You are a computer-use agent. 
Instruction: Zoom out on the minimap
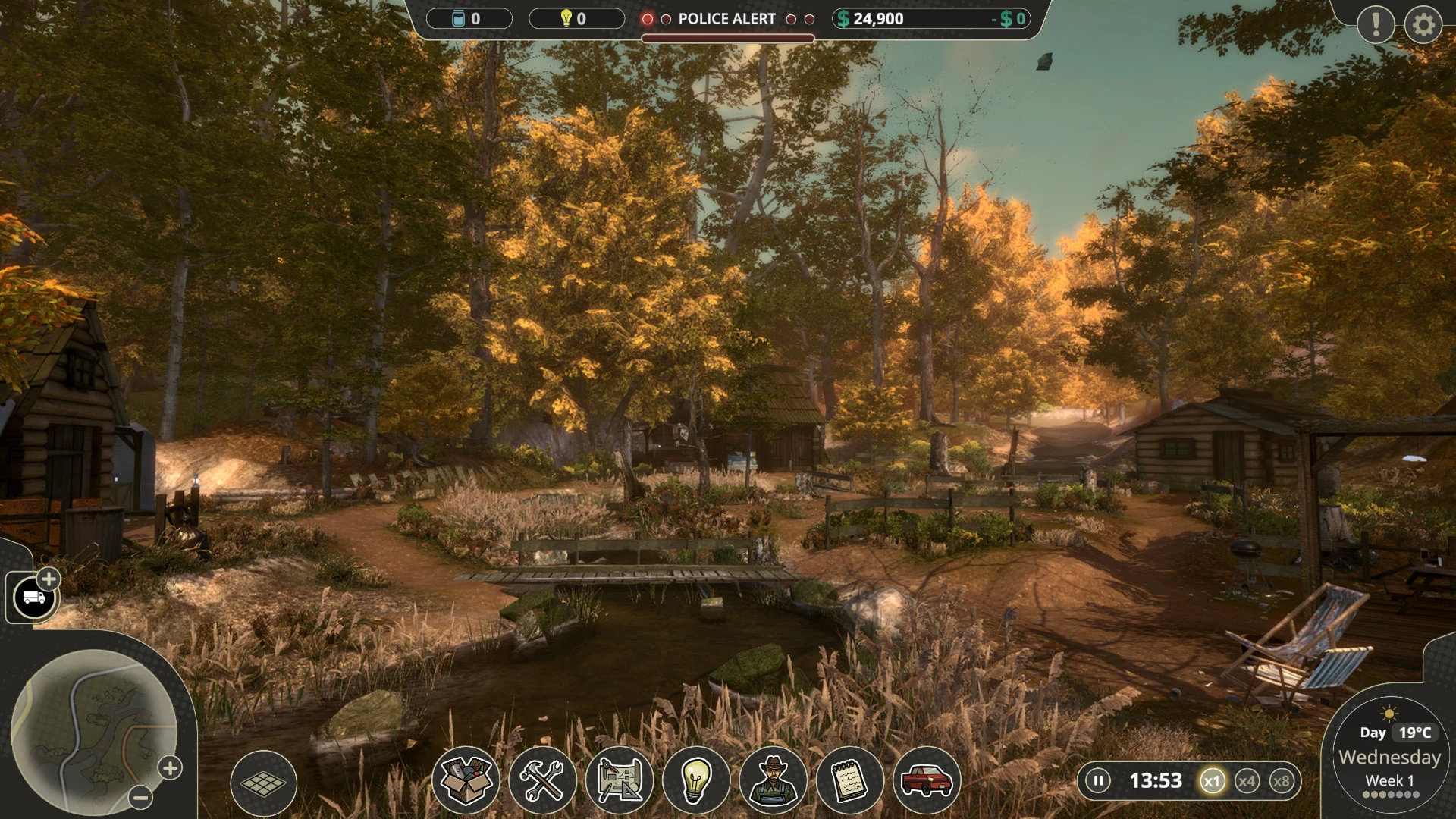click(x=140, y=797)
